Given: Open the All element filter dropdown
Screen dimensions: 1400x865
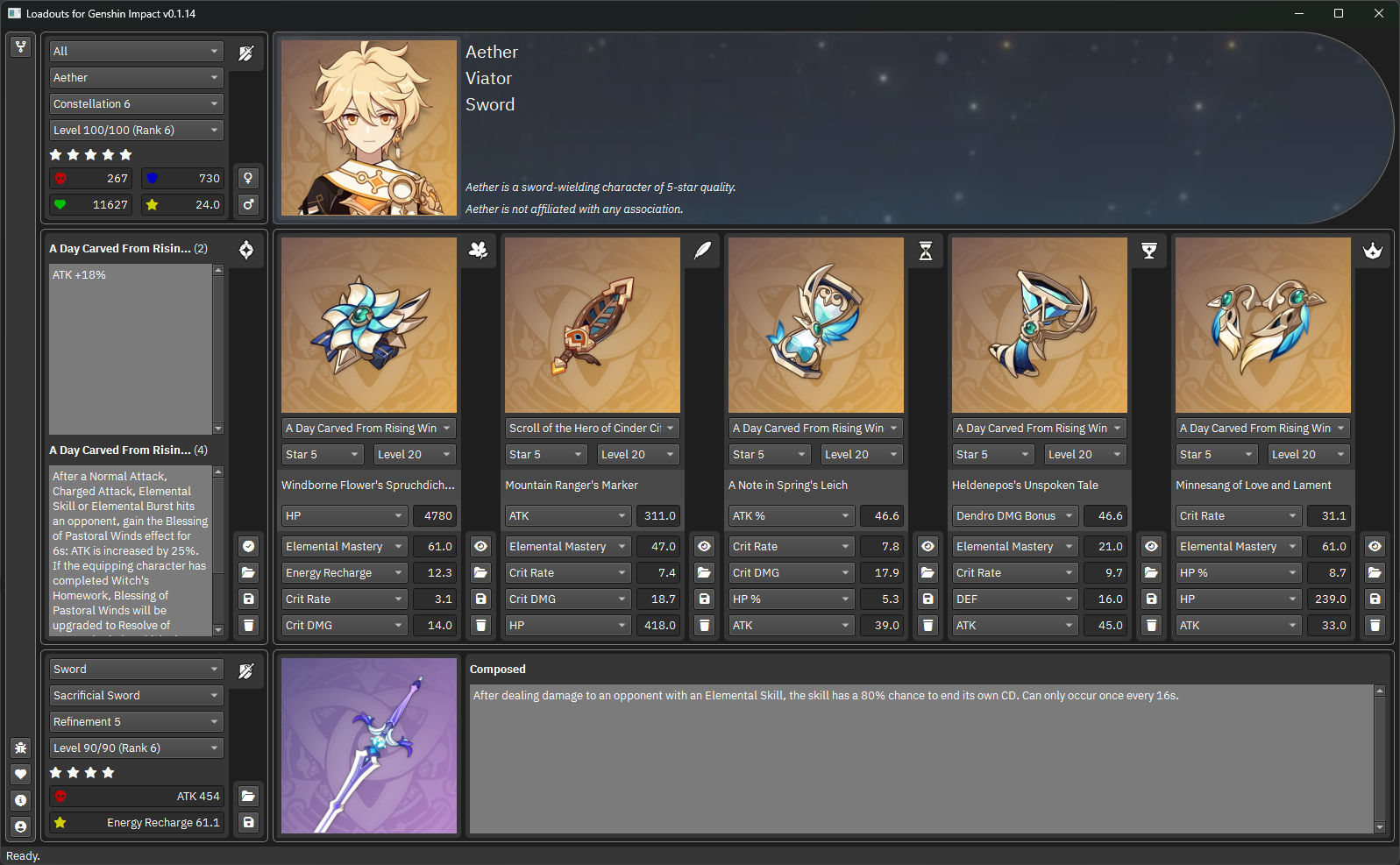Looking at the screenshot, I should (136, 52).
